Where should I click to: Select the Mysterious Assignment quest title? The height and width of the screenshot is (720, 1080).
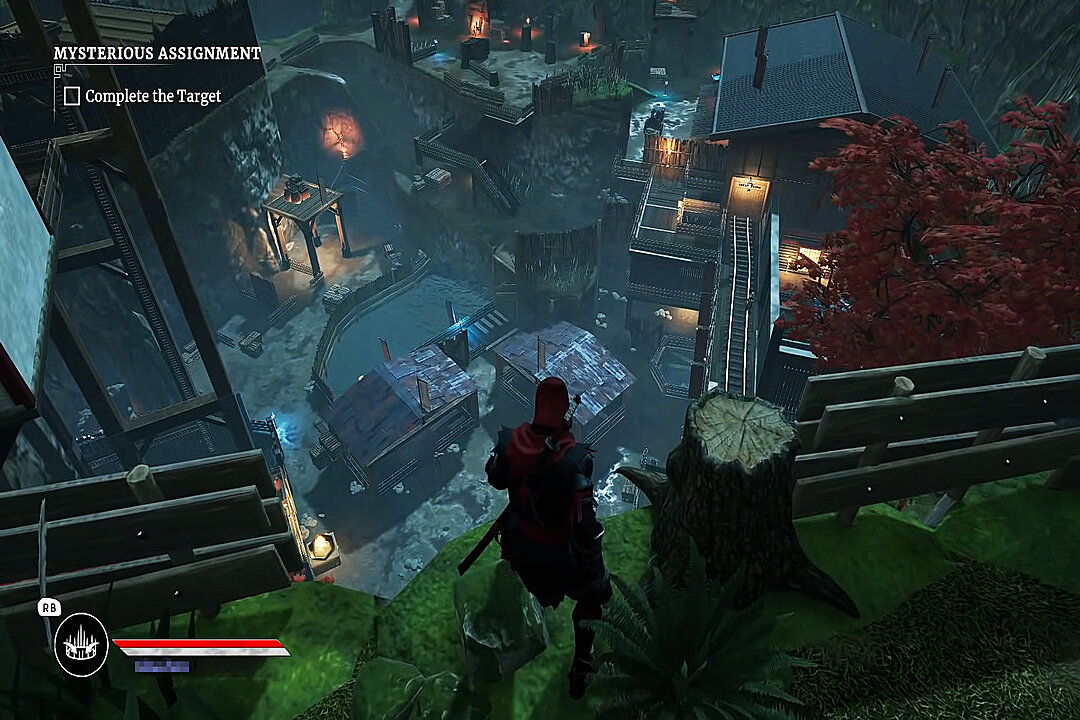tap(157, 53)
